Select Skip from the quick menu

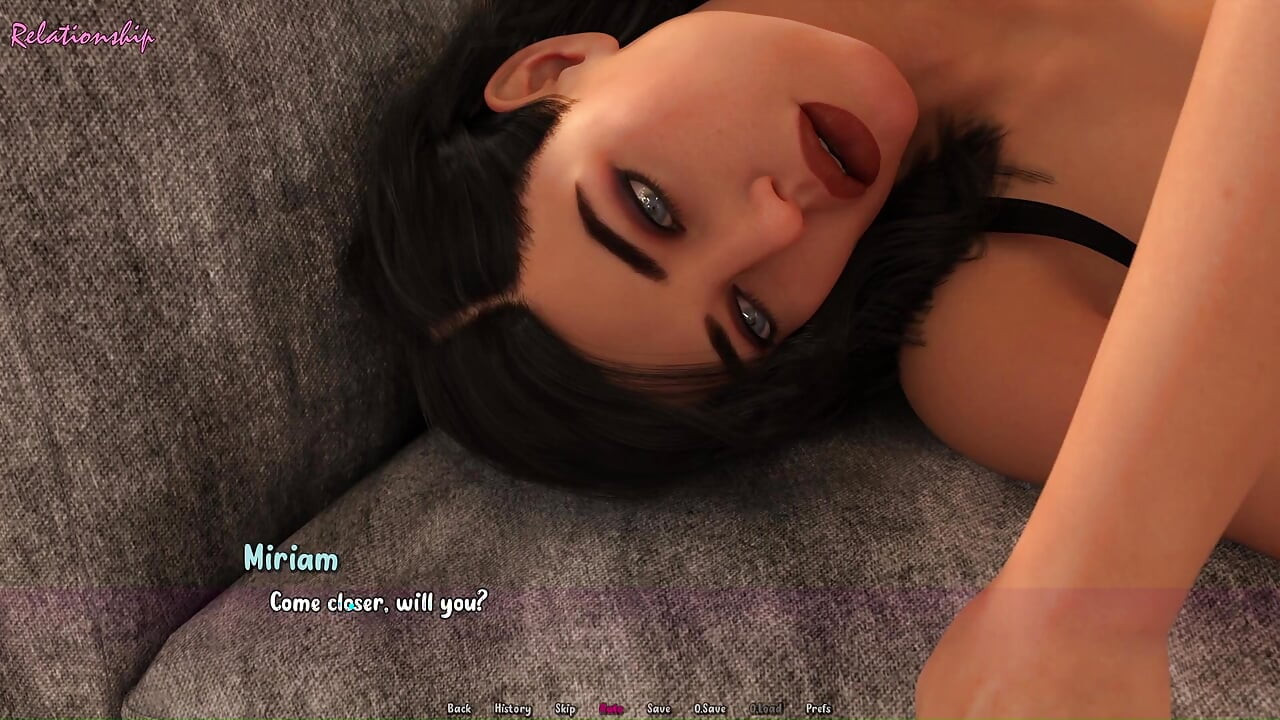(565, 708)
